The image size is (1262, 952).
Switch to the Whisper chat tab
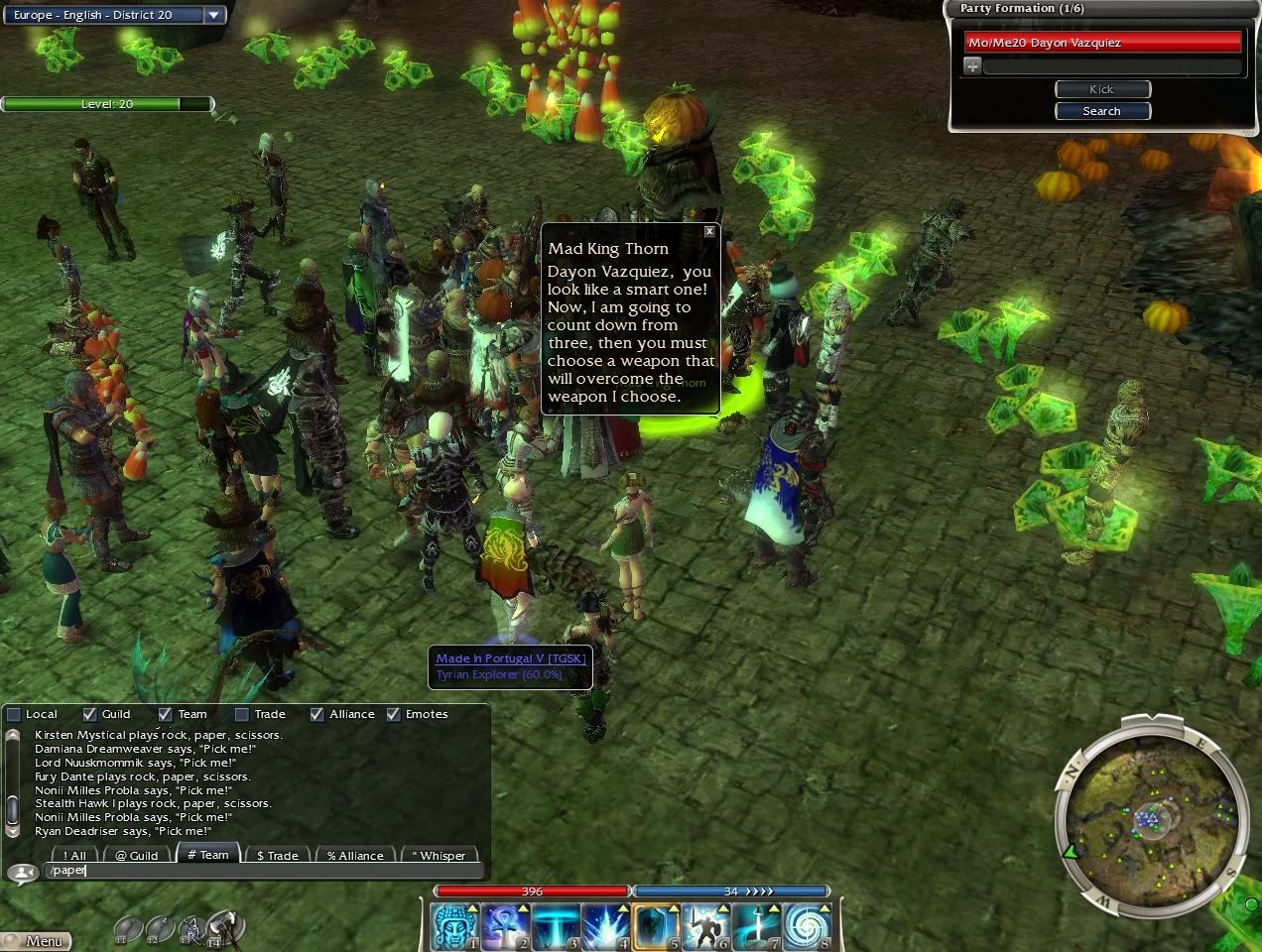439,855
